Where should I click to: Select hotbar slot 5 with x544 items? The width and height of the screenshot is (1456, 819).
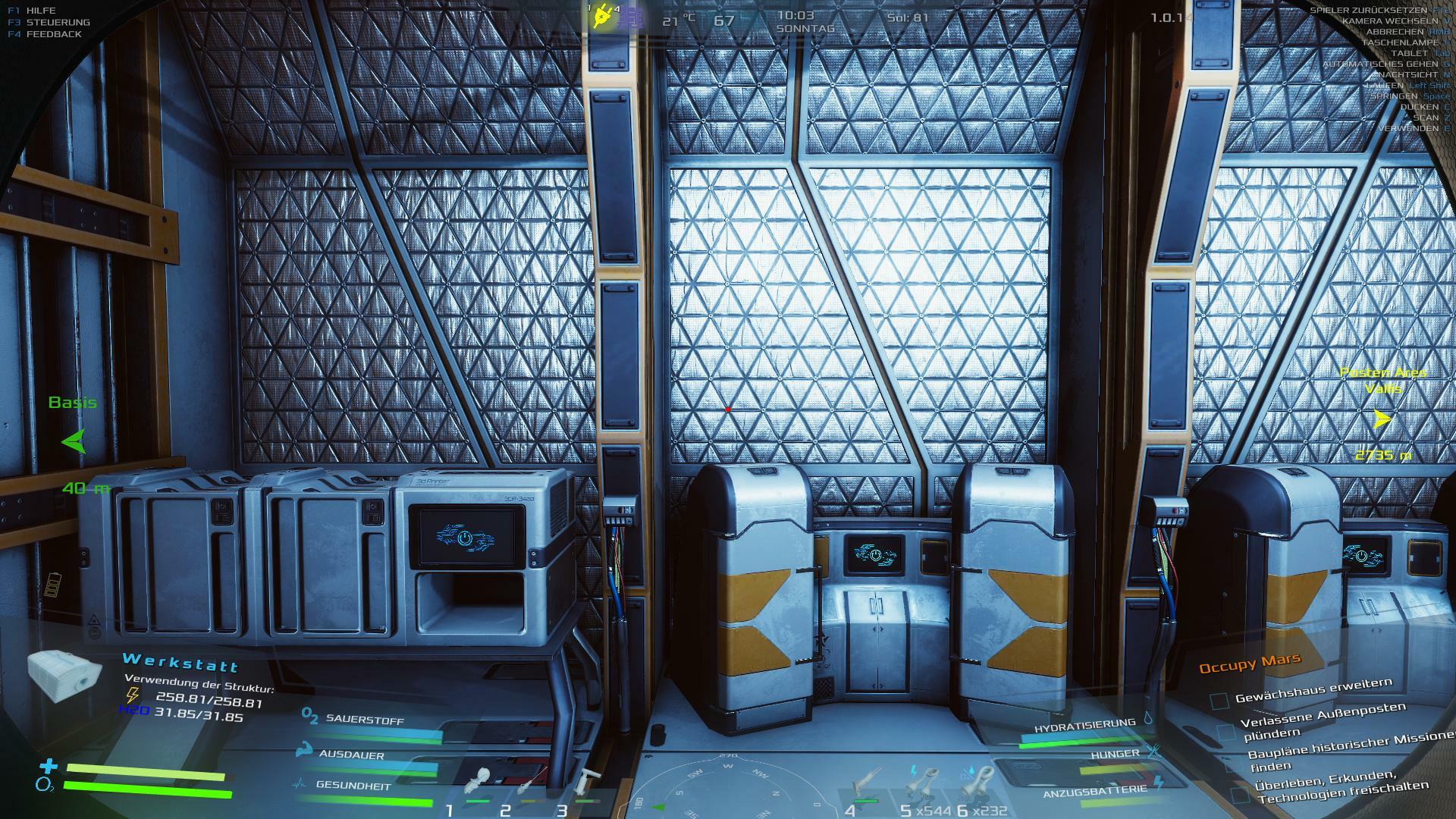923,781
